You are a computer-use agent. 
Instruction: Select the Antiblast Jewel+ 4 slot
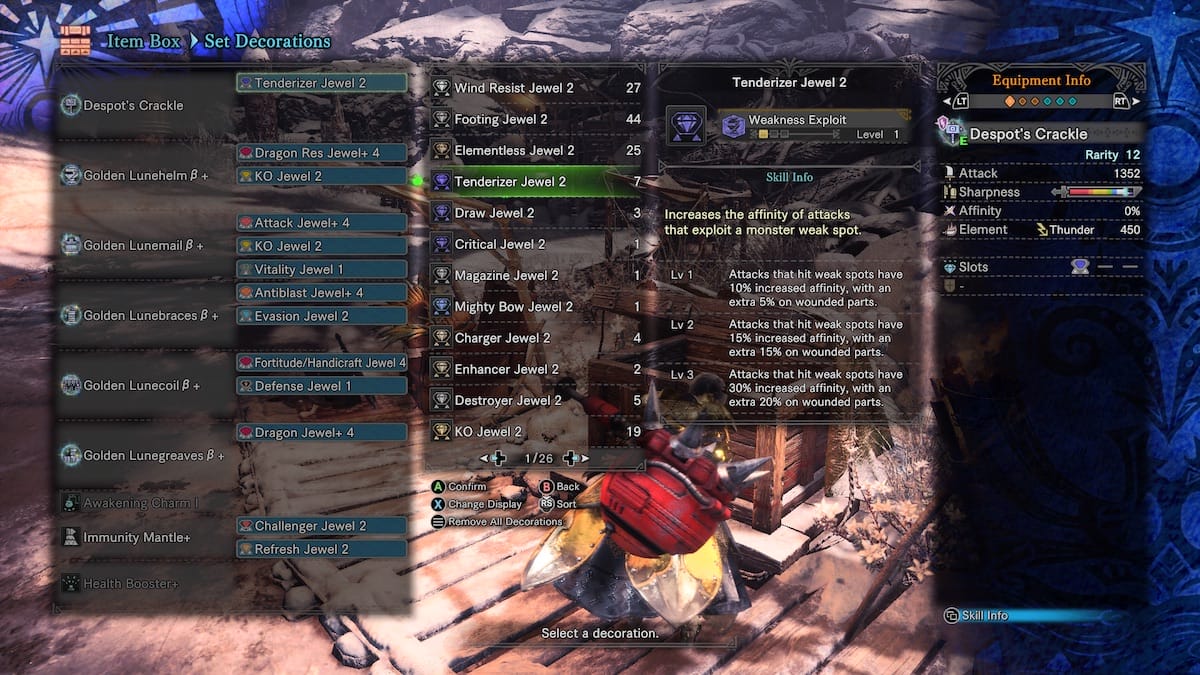[x=322, y=292]
